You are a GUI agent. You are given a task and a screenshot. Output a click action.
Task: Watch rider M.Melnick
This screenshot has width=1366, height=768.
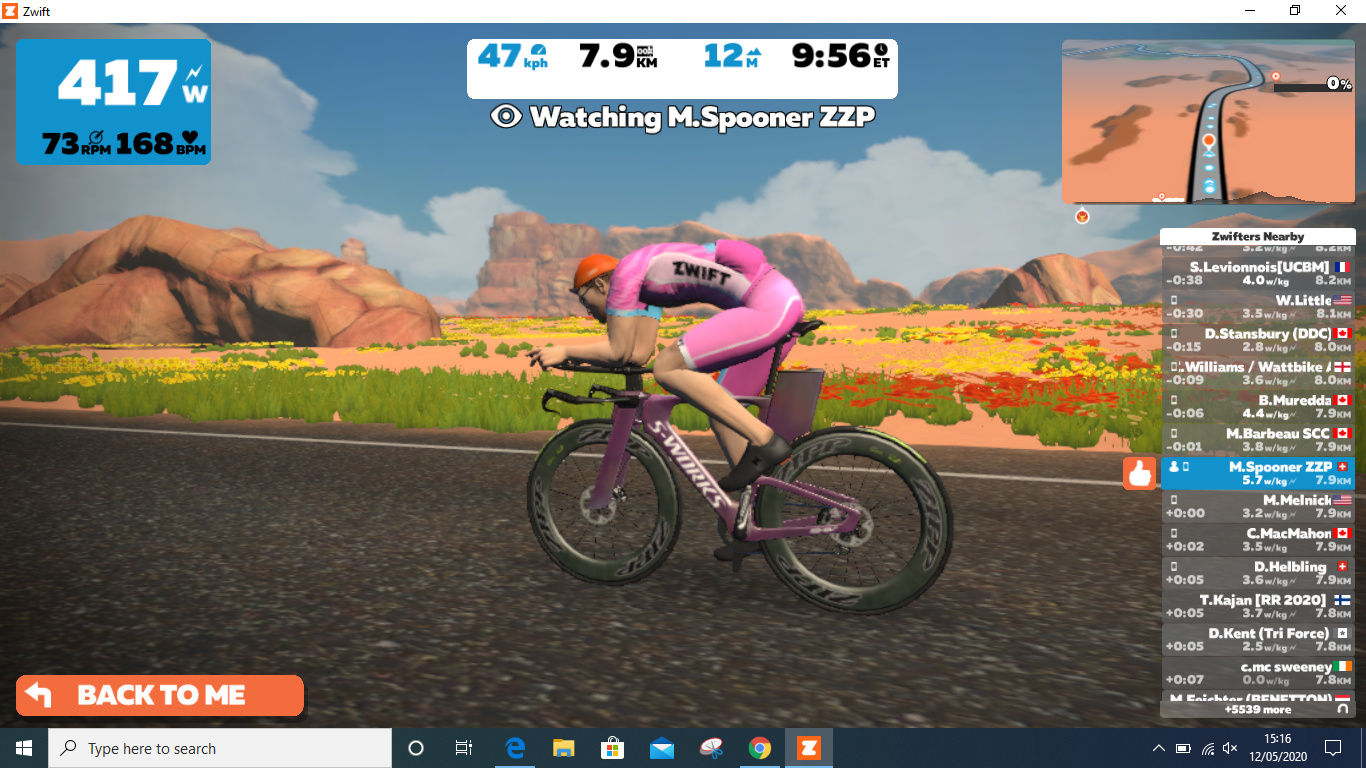(x=1257, y=506)
